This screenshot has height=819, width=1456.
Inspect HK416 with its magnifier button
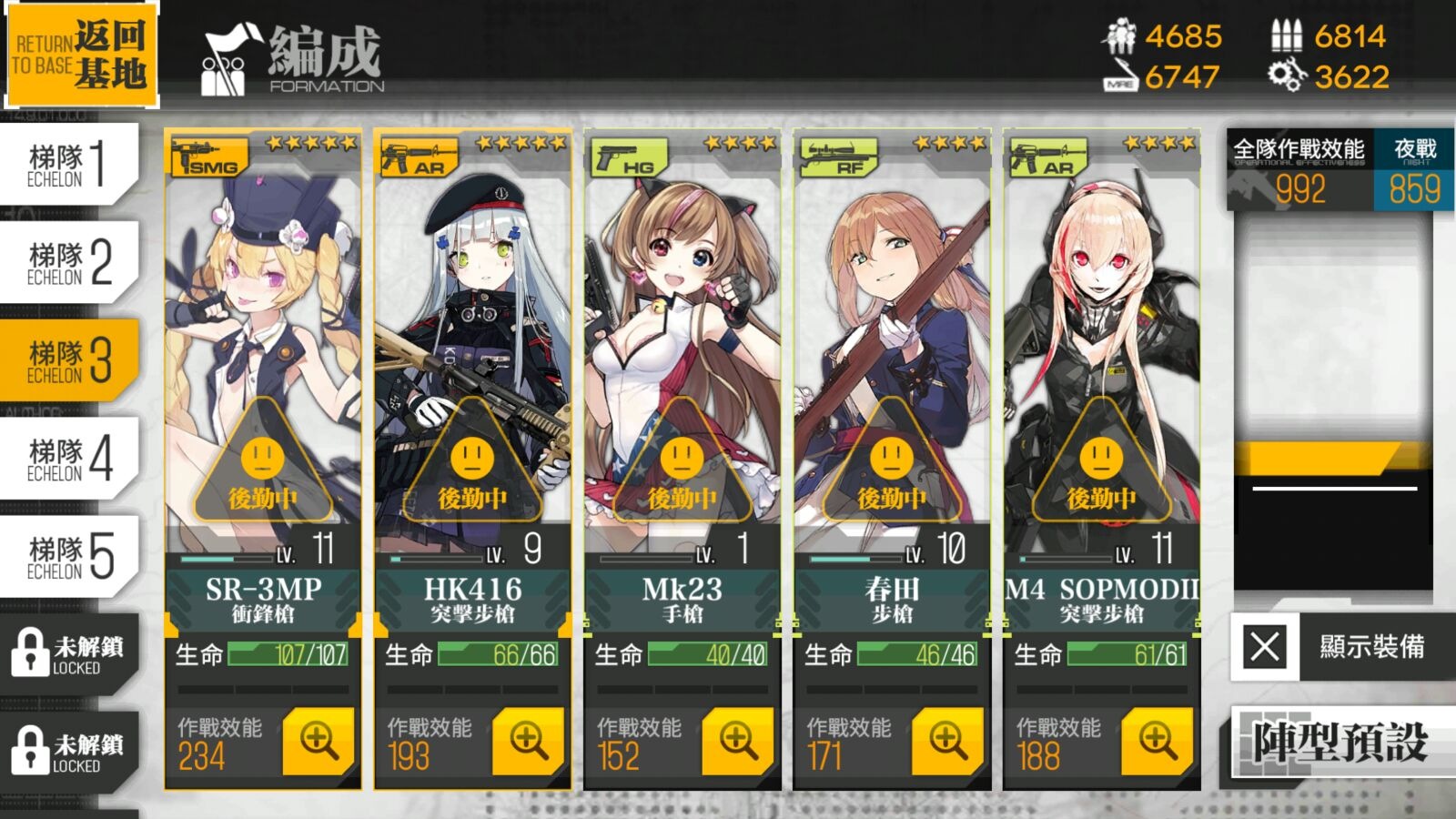528,742
